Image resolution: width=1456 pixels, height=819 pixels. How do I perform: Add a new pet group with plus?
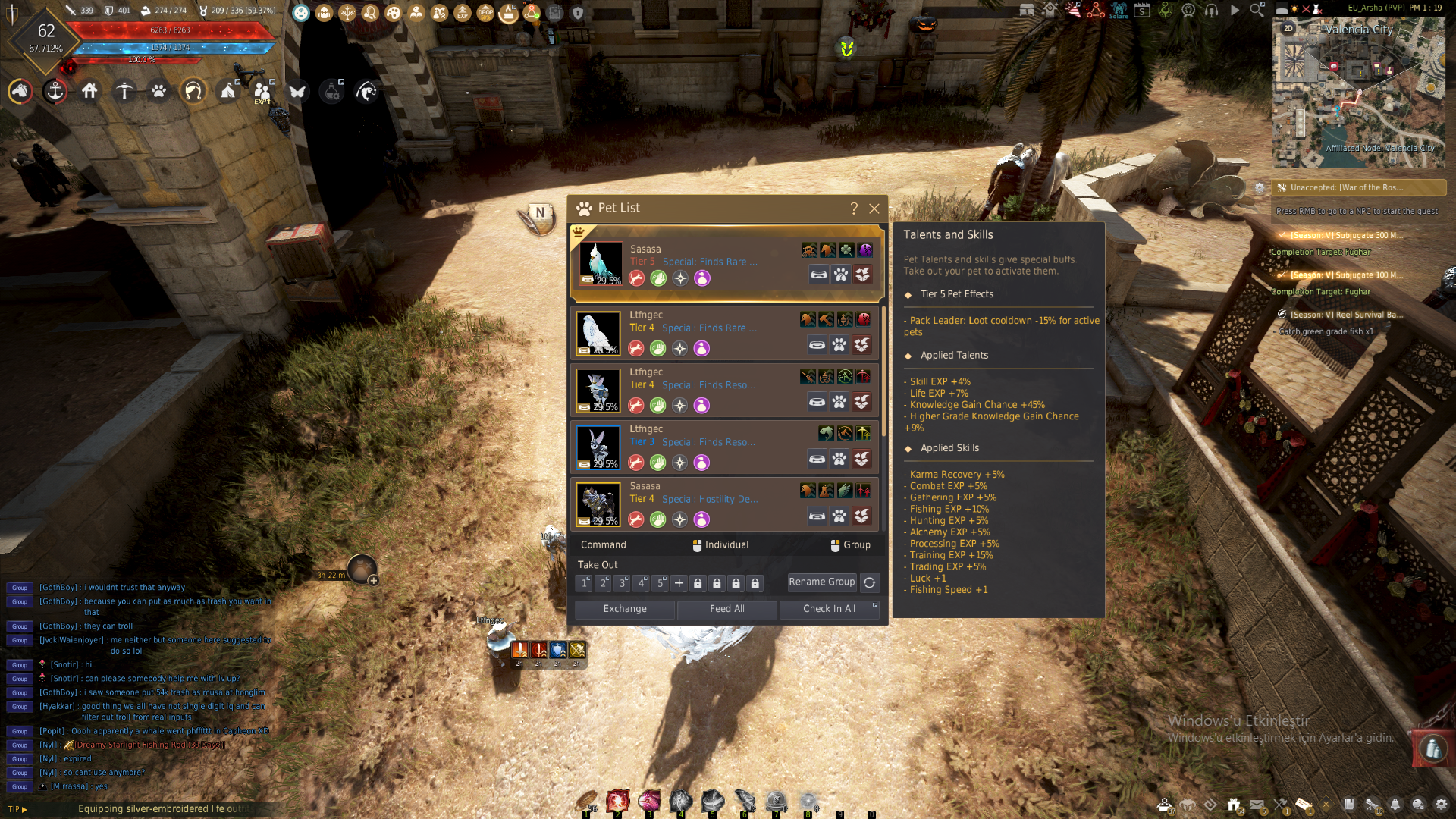[x=679, y=583]
